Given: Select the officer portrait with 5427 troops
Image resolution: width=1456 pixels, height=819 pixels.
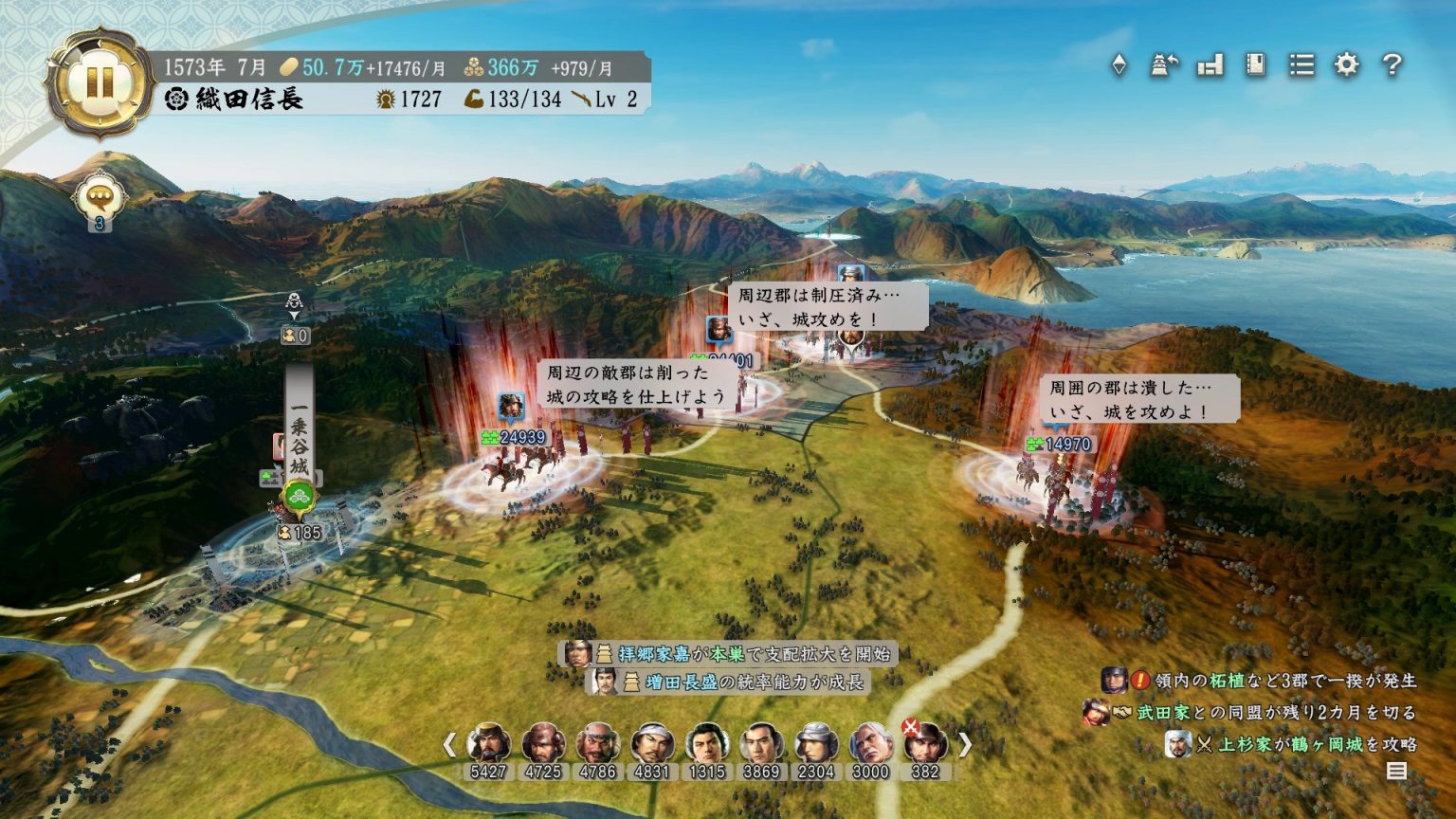Looking at the screenshot, I should pyautogui.click(x=488, y=744).
